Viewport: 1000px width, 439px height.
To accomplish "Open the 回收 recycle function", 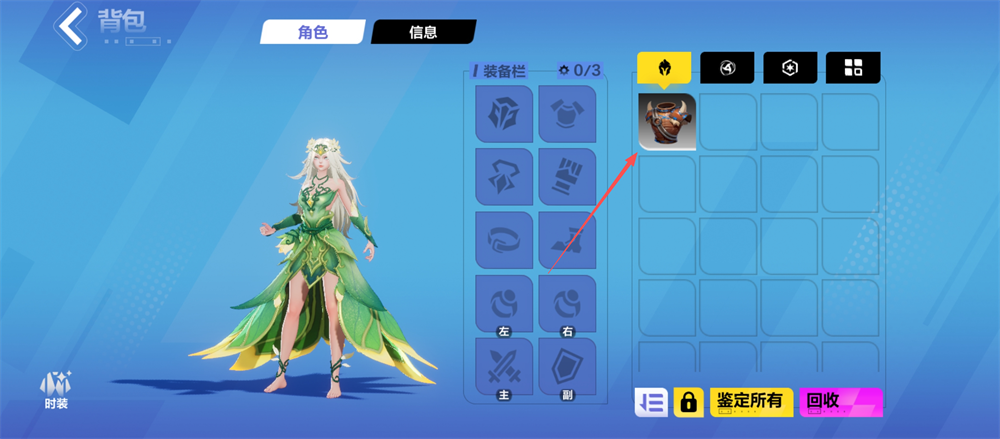I will (x=843, y=402).
